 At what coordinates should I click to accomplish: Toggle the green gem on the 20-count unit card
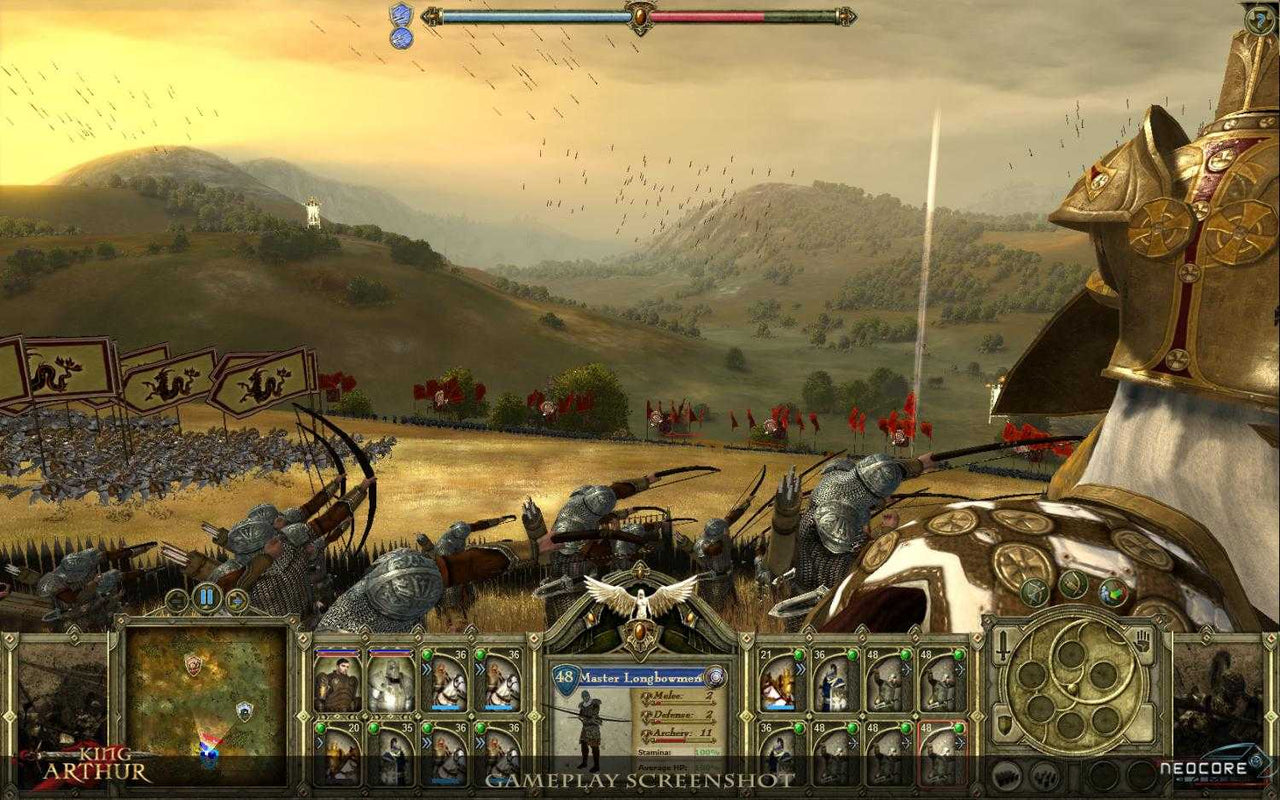click(x=319, y=727)
